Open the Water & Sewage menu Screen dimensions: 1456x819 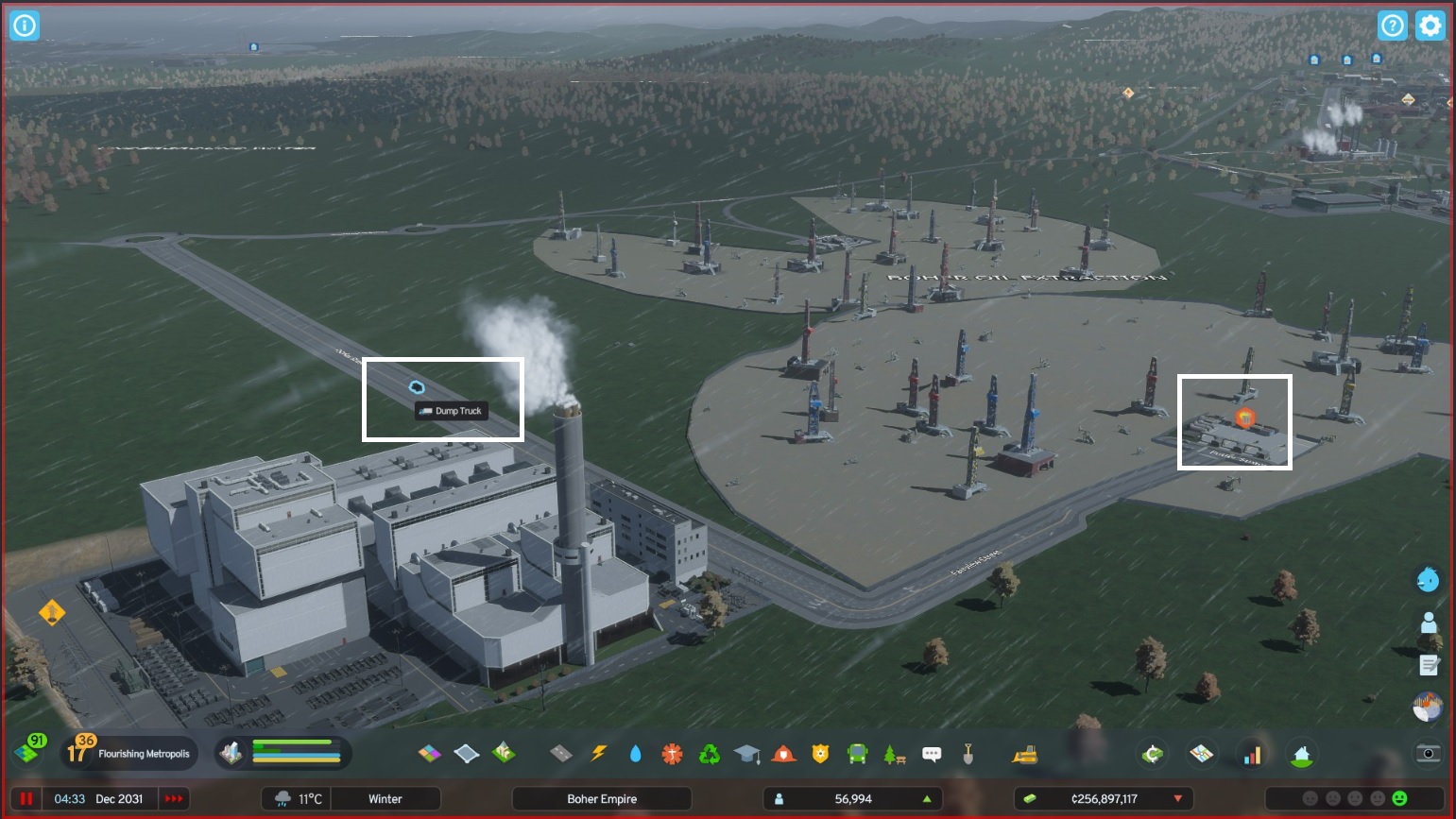click(636, 754)
